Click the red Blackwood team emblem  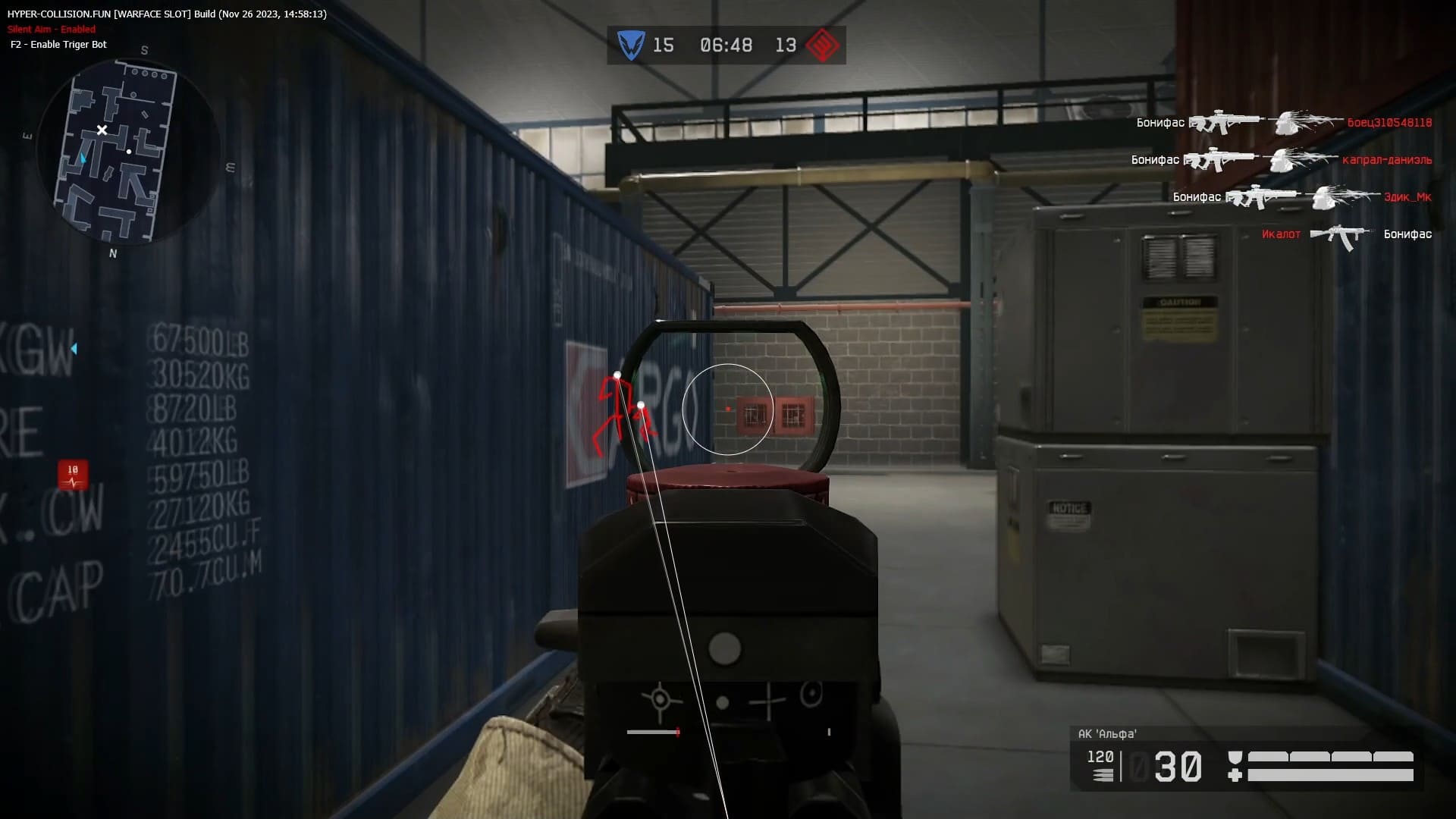click(x=822, y=45)
